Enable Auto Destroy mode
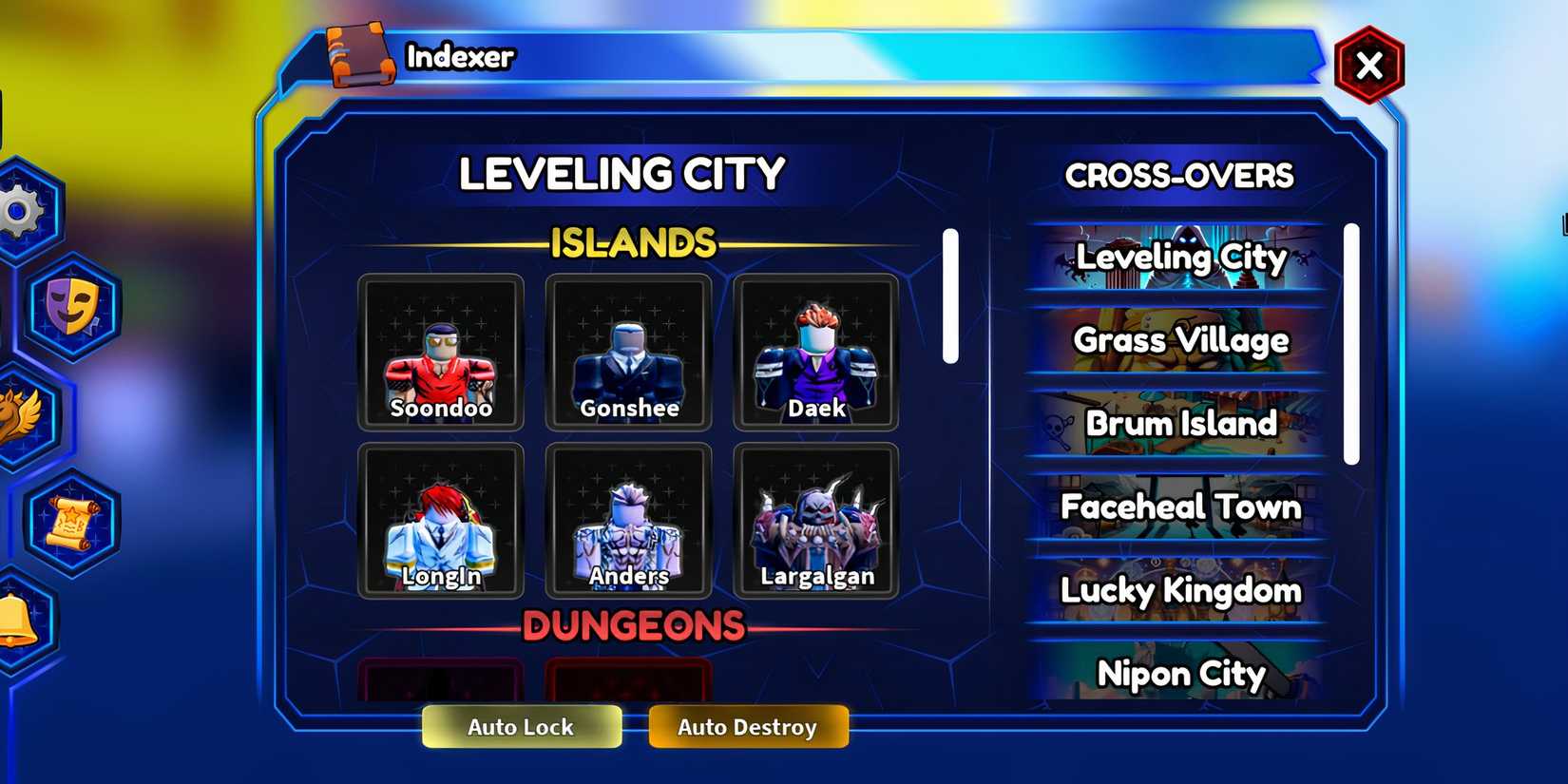This screenshot has height=784, width=1568. pos(748,726)
